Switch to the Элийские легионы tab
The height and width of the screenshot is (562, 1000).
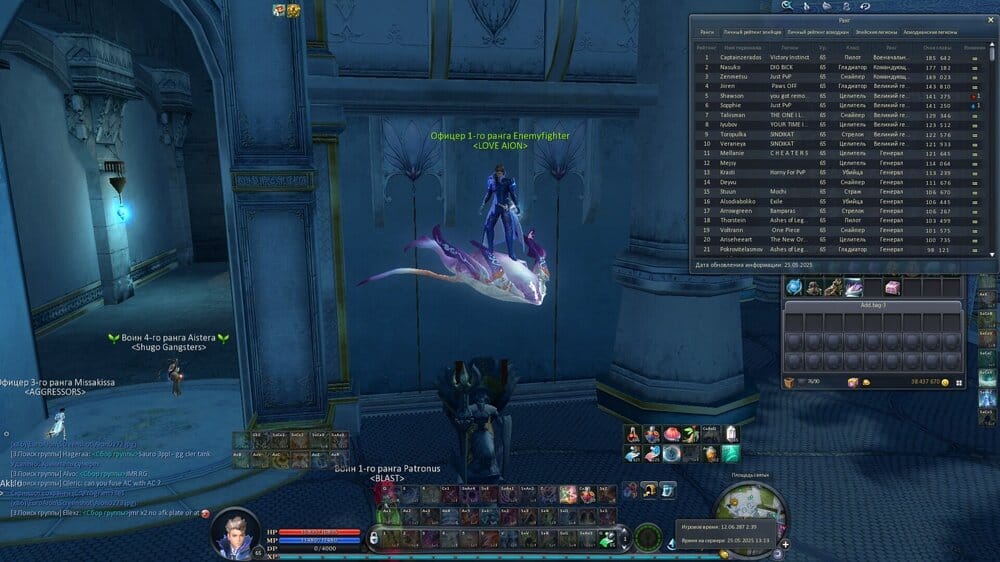click(869, 32)
